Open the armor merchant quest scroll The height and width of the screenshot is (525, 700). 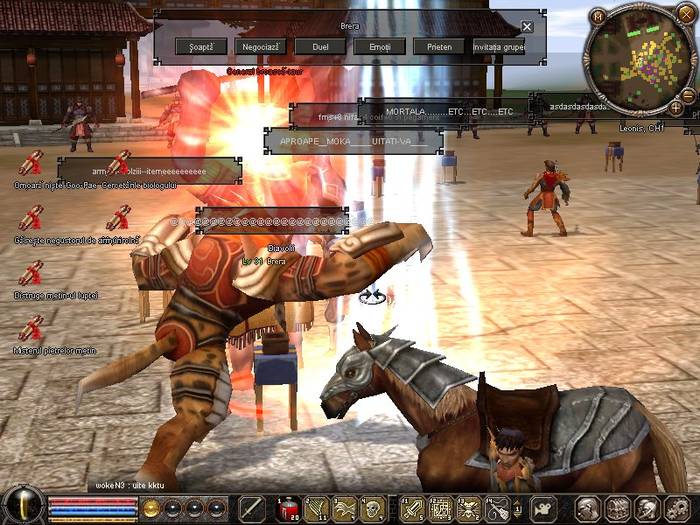coord(31,217)
